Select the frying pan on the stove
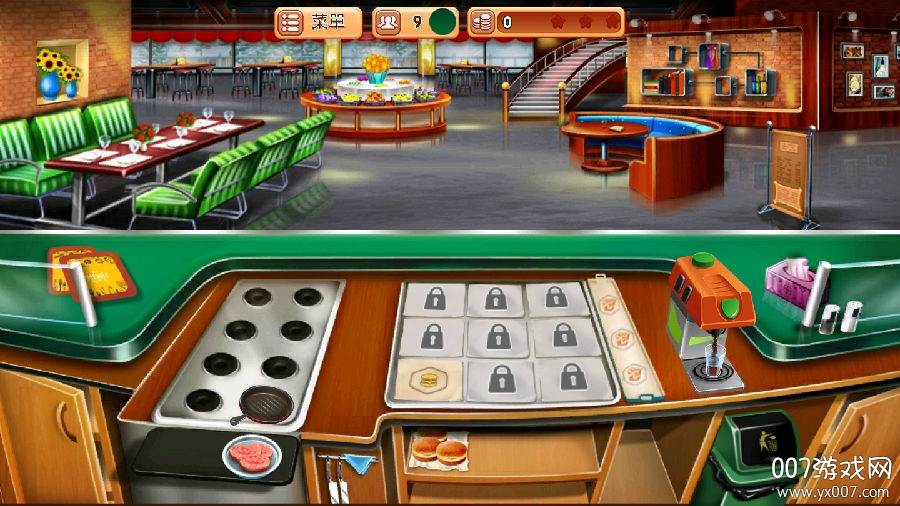The height and width of the screenshot is (506, 900). (266, 403)
